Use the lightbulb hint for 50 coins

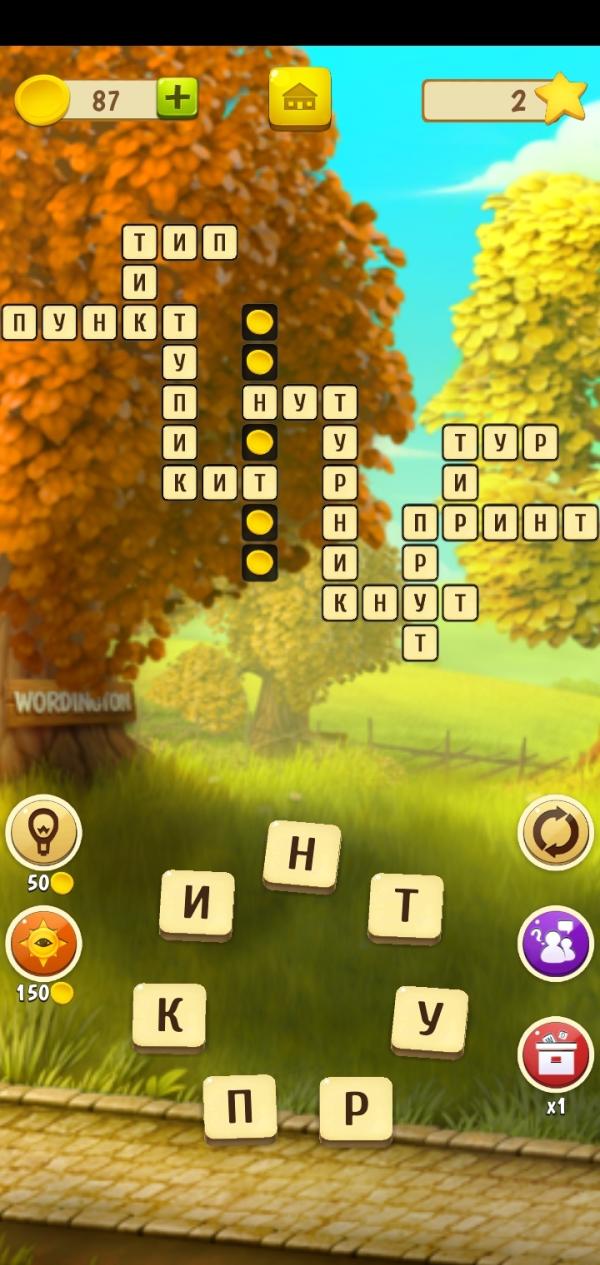click(43, 832)
